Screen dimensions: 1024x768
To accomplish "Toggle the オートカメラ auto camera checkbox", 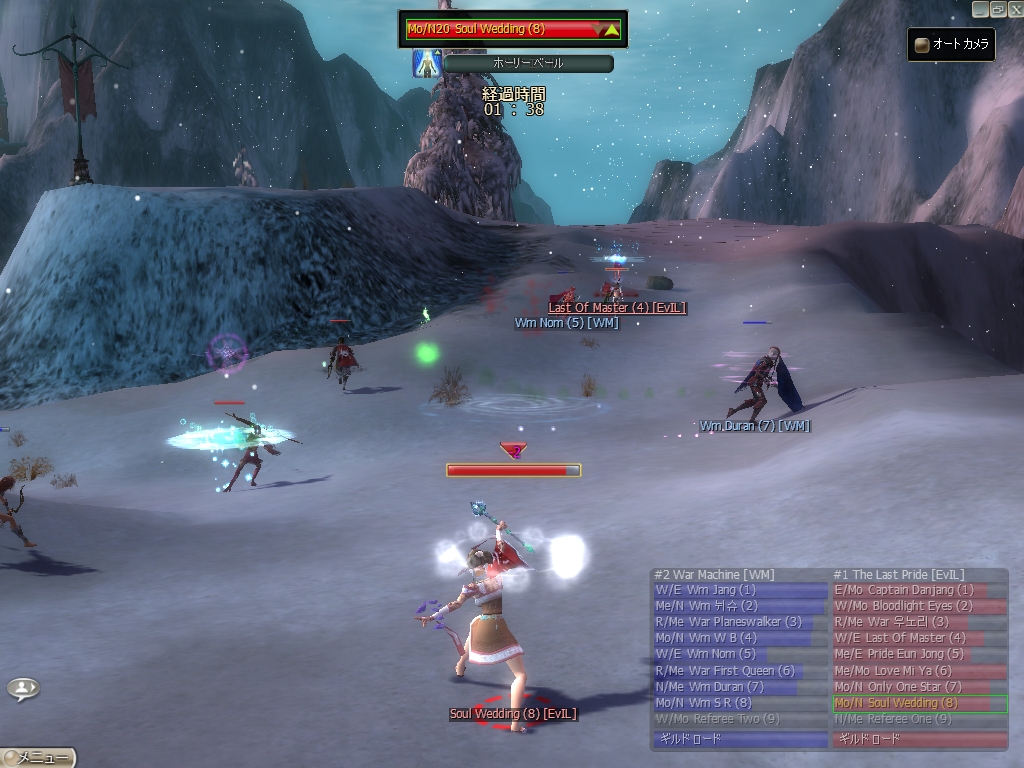I will (x=922, y=45).
